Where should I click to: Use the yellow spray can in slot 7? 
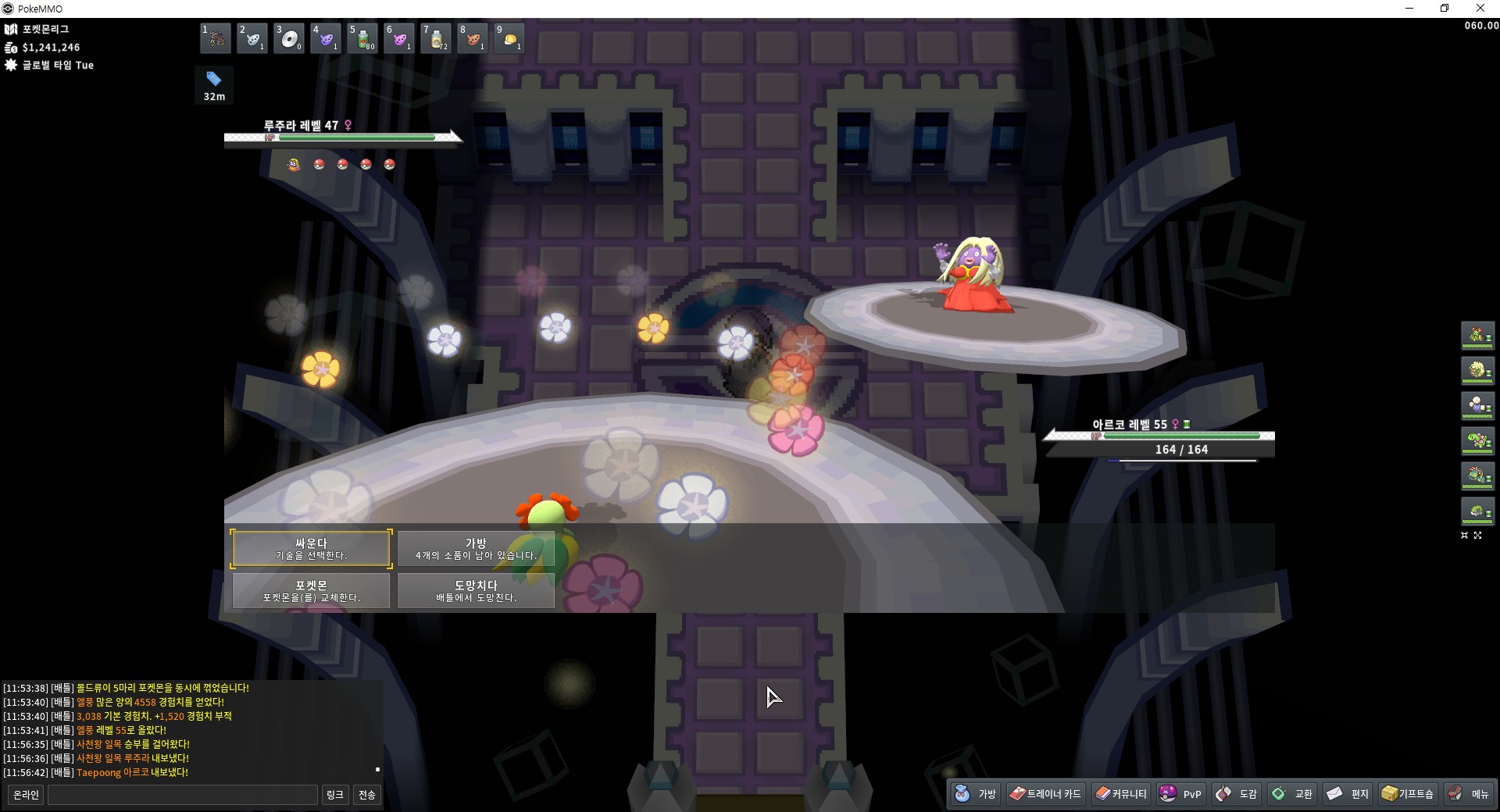point(436,38)
